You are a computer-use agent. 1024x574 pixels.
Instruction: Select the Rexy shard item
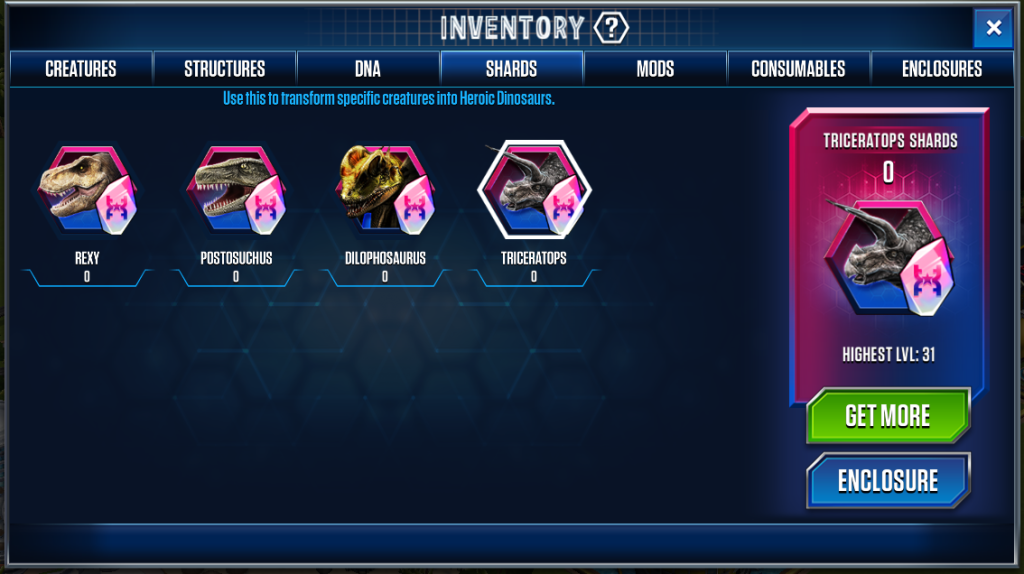point(88,191)
